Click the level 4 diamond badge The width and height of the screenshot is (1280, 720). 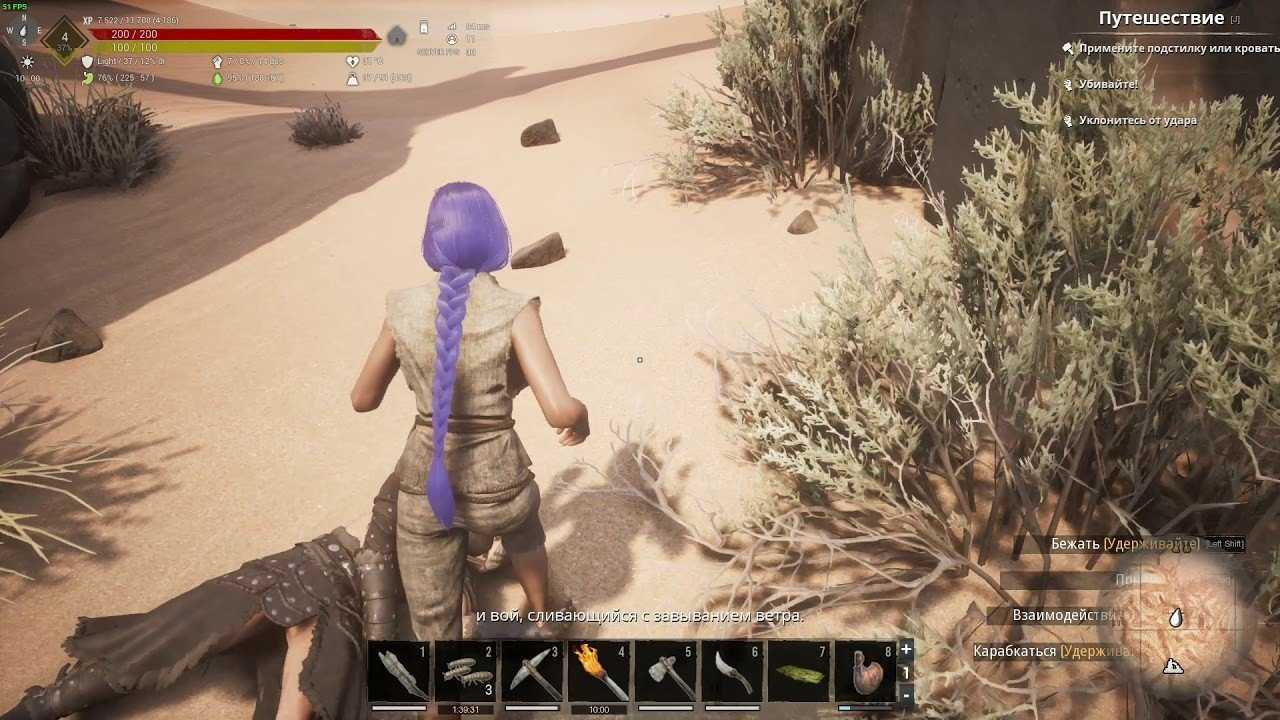point(65,40)
